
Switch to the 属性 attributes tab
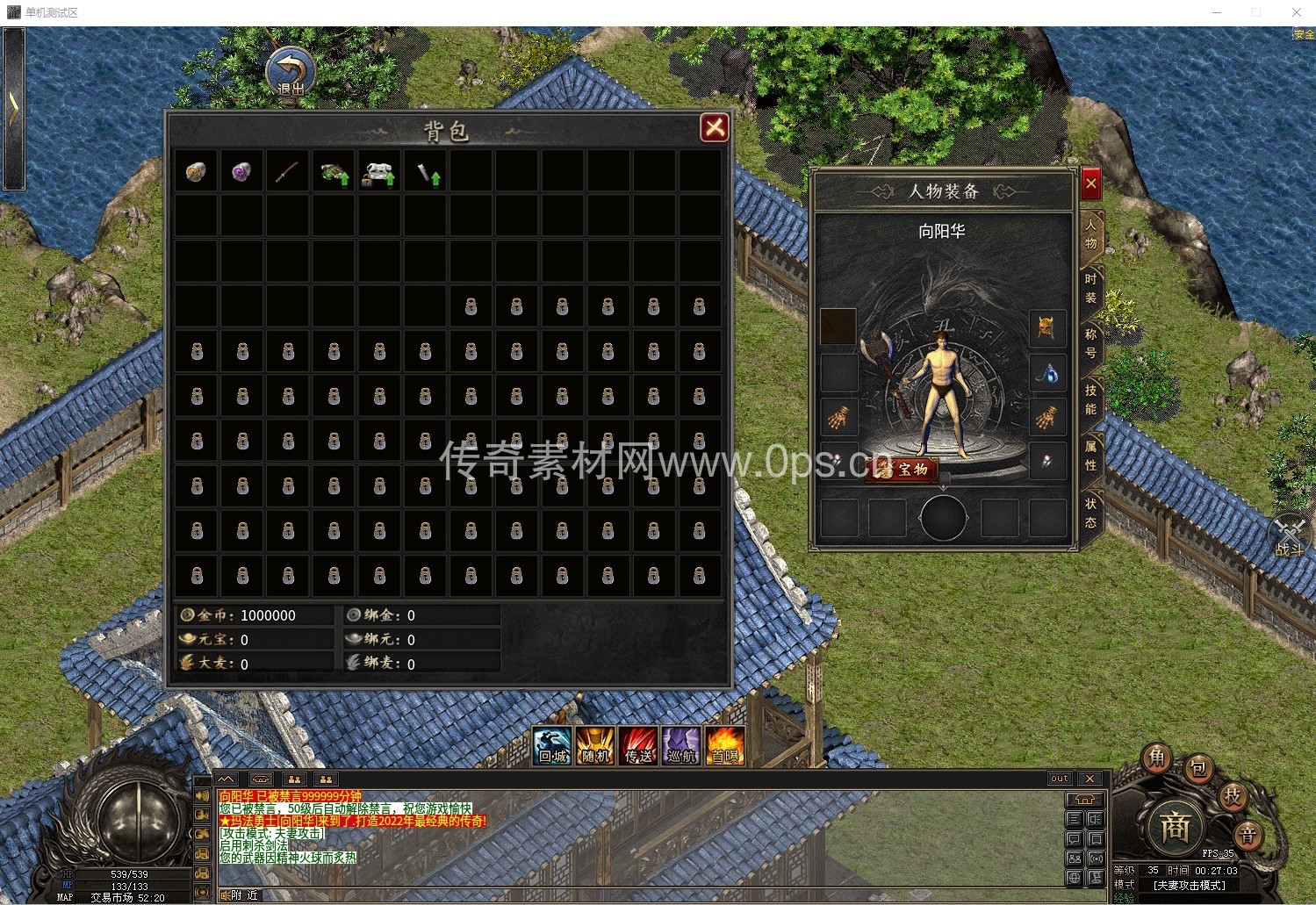tap(1090, 455)
